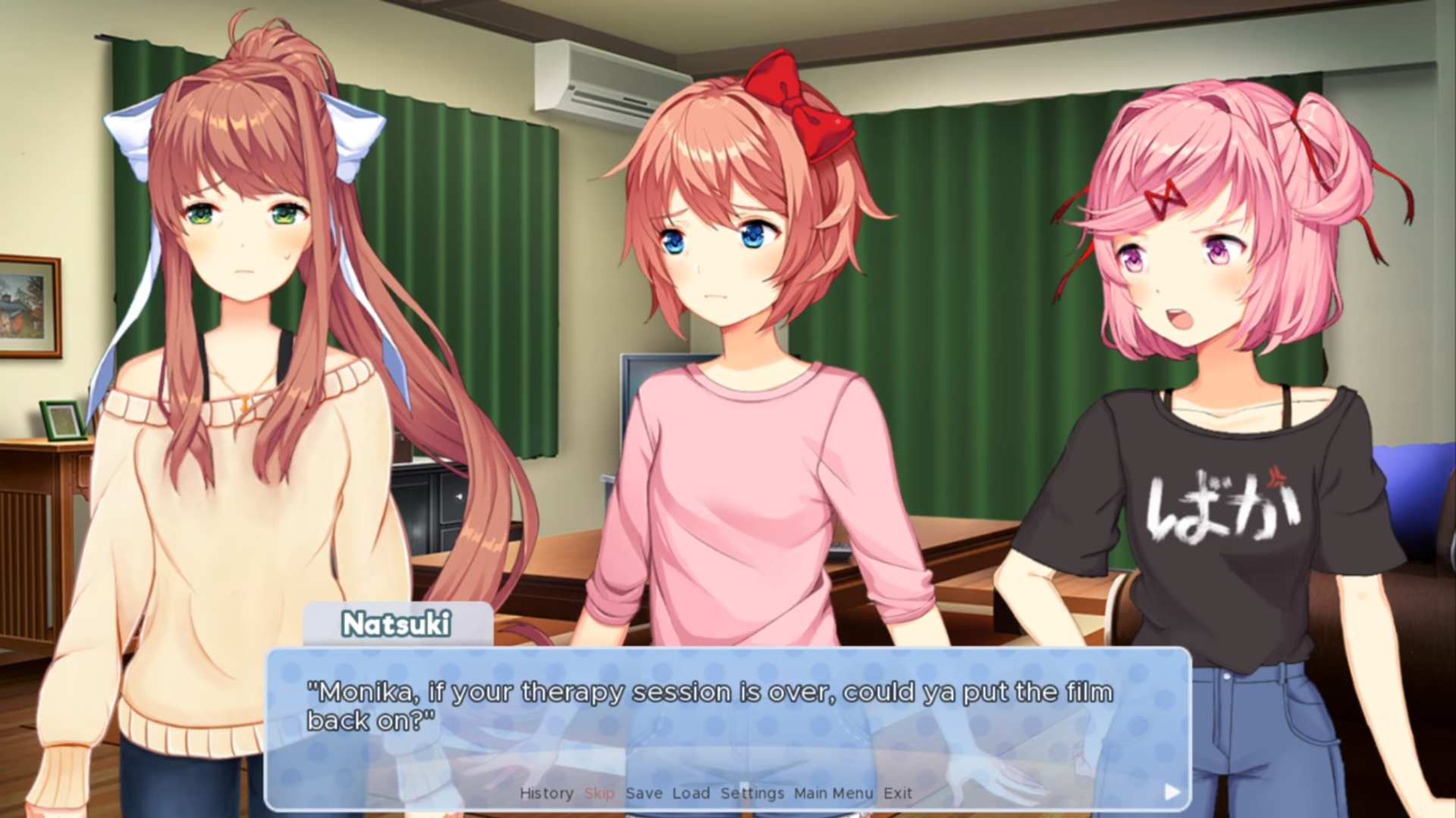The height and width of the screenshot is (818, 1456).
Task: Click the Exit quick menu option
Action: coord(898,794)
